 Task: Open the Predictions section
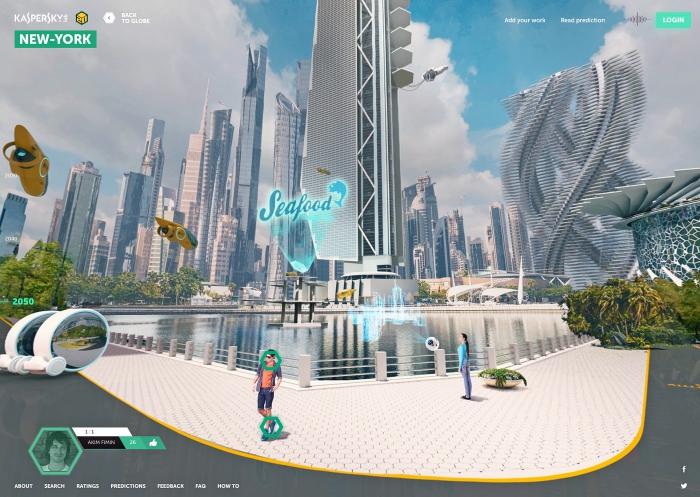[x=128, y=486]
